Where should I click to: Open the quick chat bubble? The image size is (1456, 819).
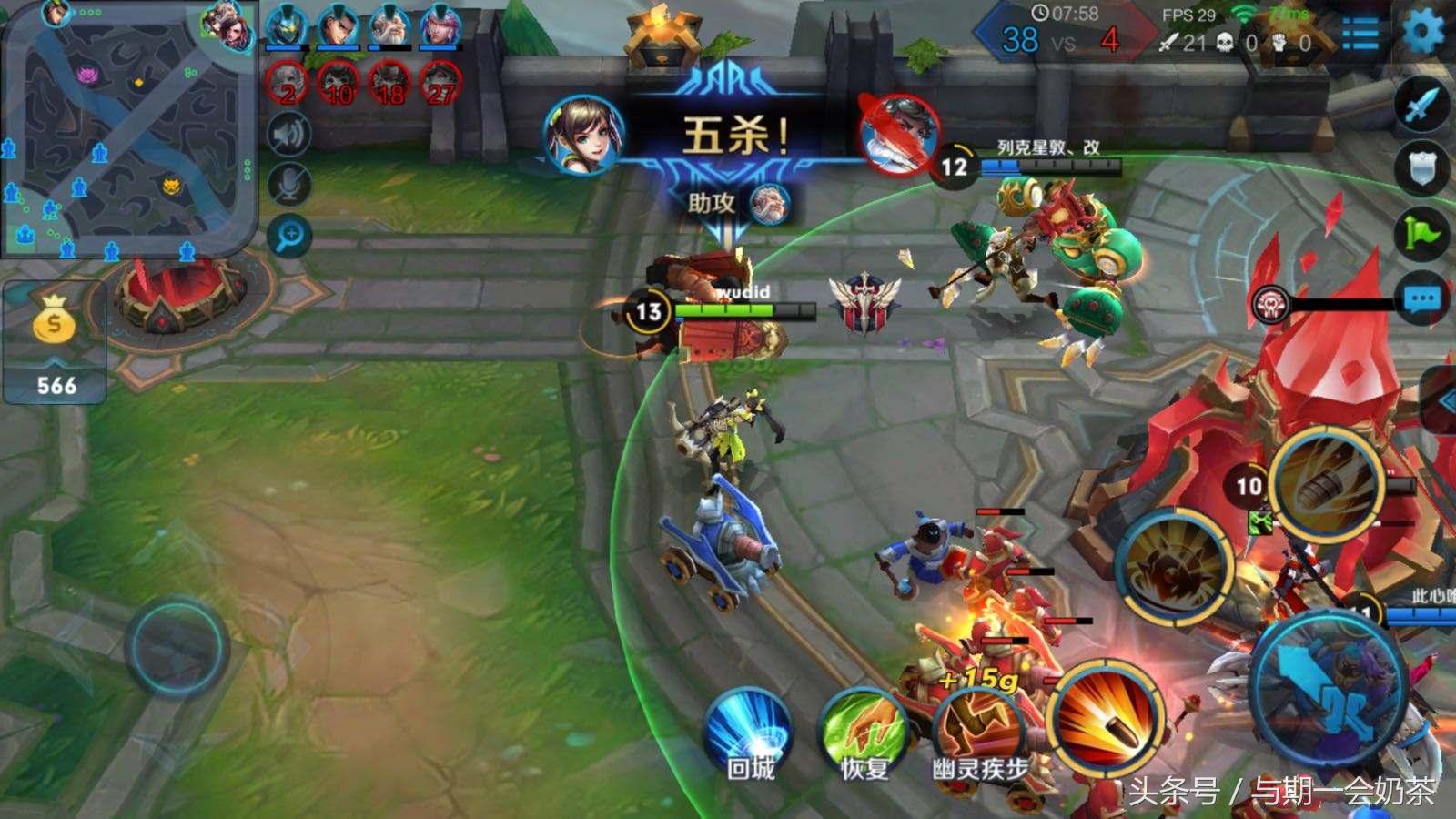tap(1421, 298)
